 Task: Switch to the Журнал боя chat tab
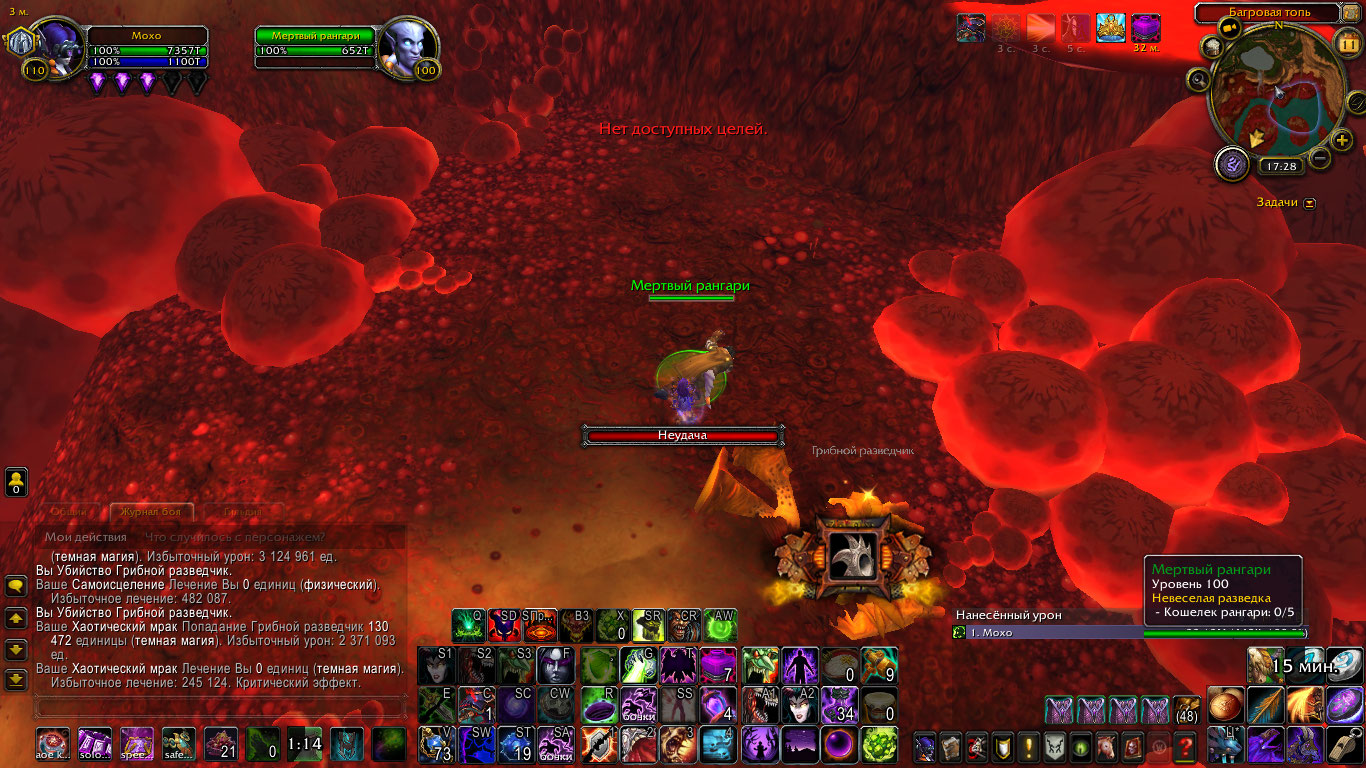[146, 512]
